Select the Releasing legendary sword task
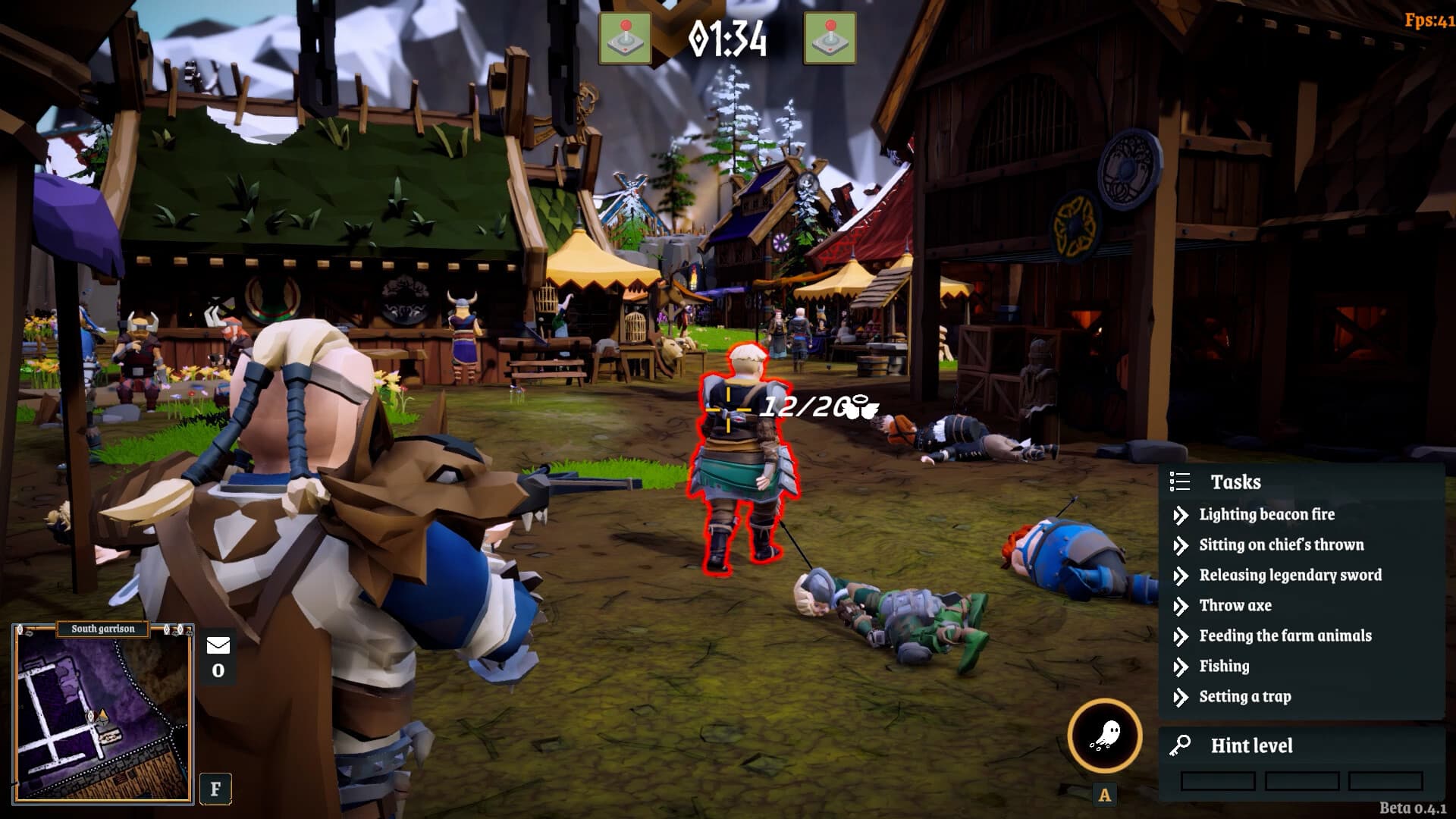The image size is (1456, 819). [1290, 576]
